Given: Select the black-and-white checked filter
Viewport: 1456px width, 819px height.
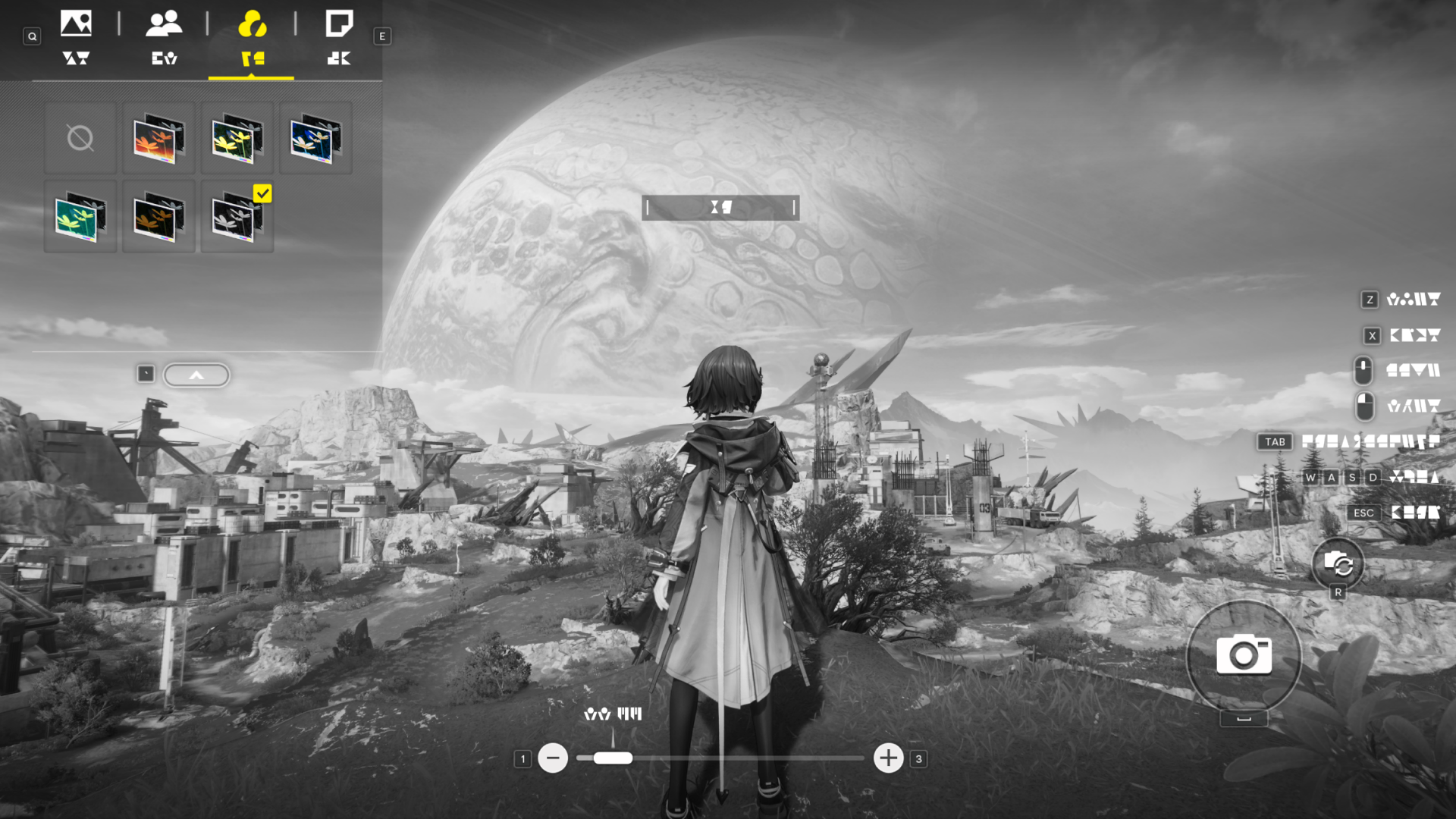Looking at the screenshot, I should click(237, 217).
